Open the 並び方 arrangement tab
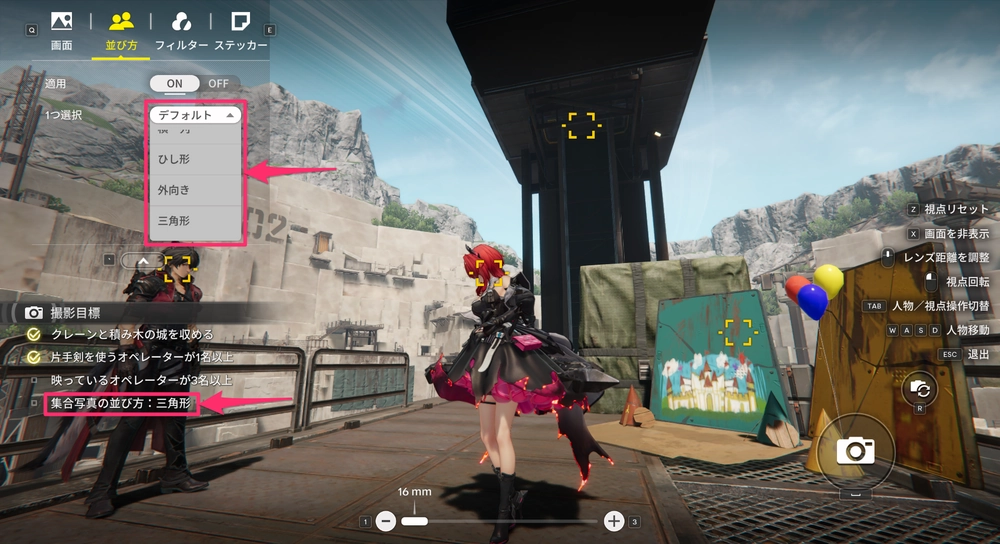Screen dimensions: 1000x544 click(x=121, y=30)
